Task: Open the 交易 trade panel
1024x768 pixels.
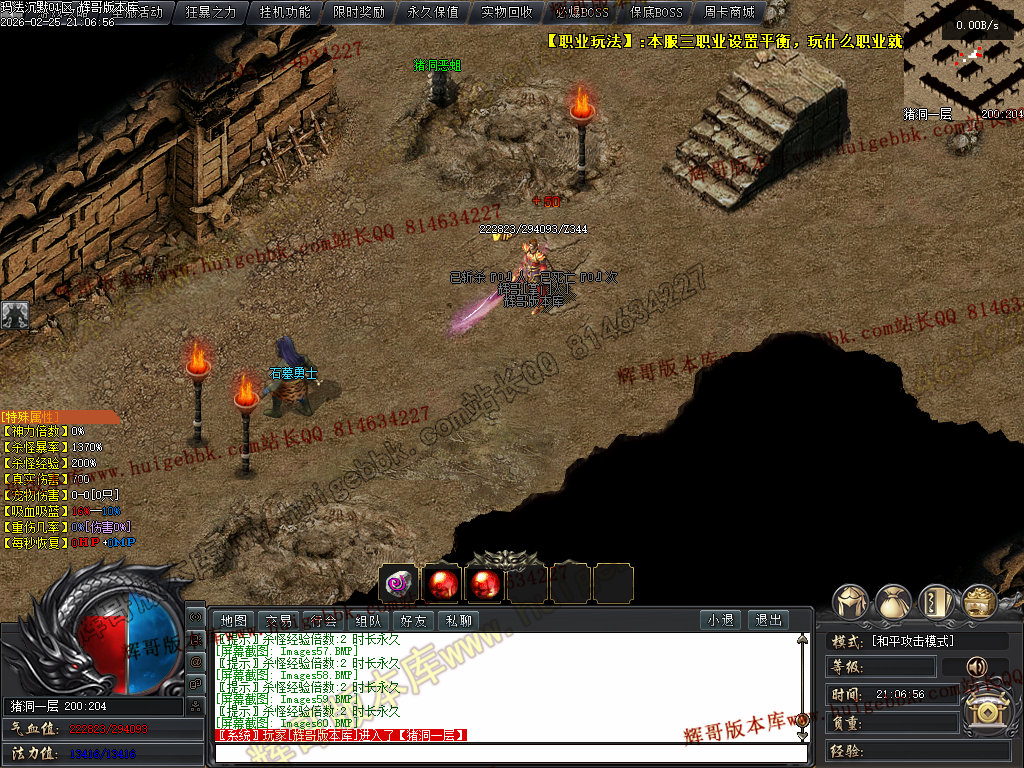Action: click(x=279, y=621)
